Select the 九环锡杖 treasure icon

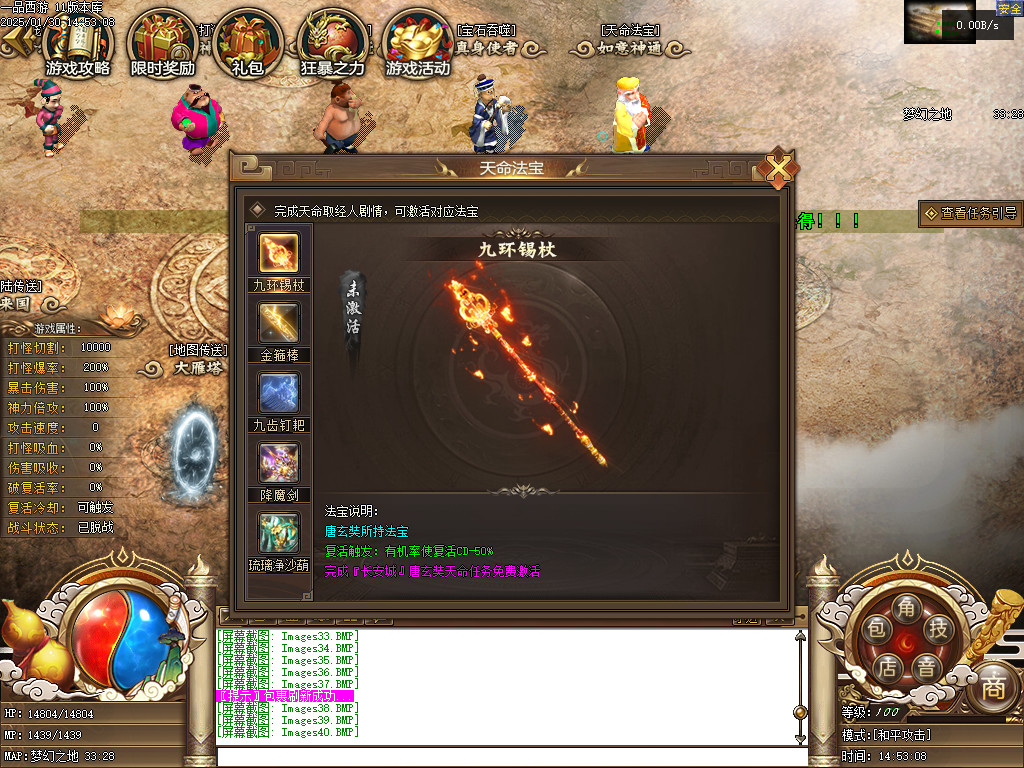click(278, 252)
